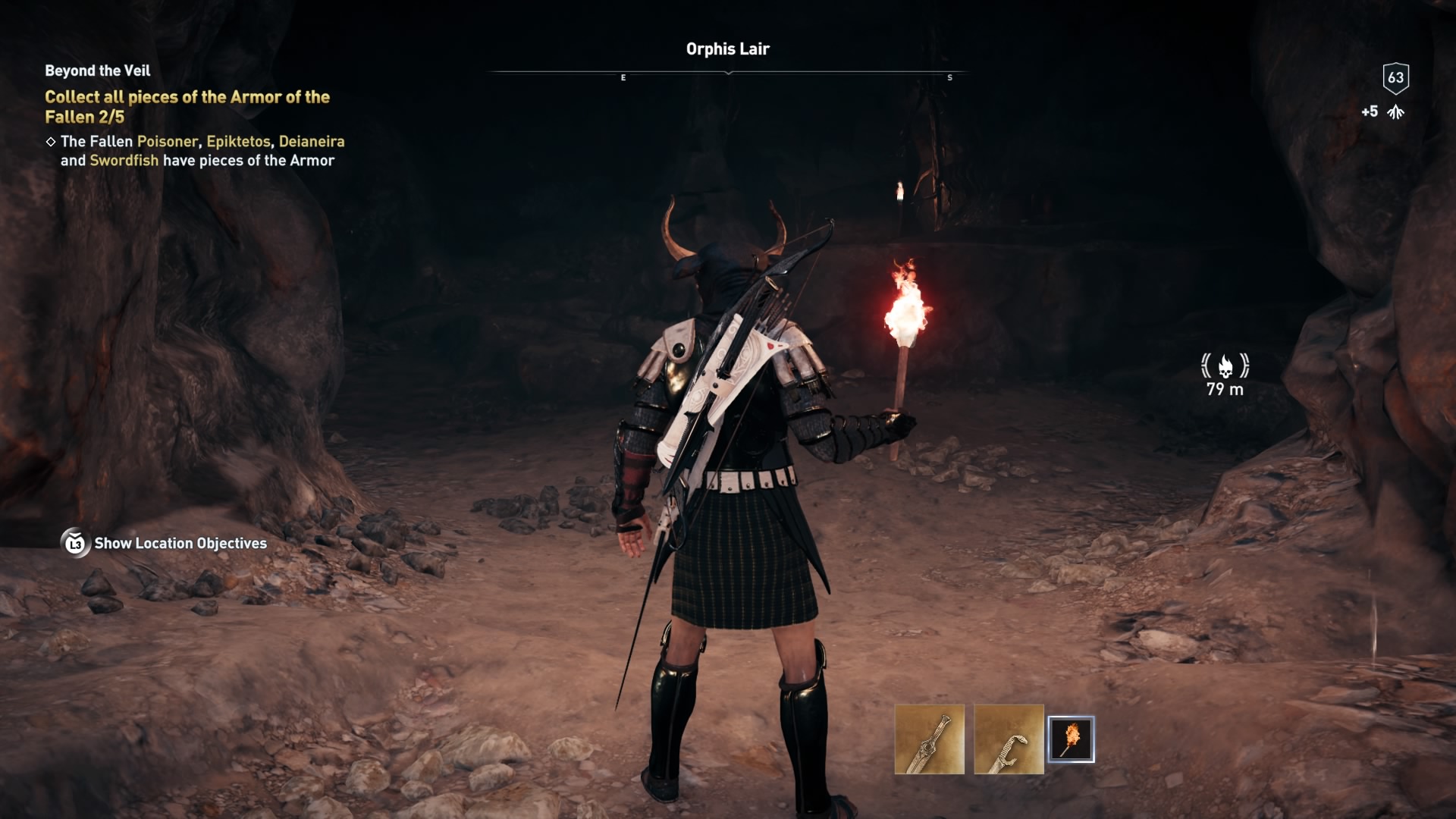
Task: Click the E marker on the compass
Action: [623, 77]
